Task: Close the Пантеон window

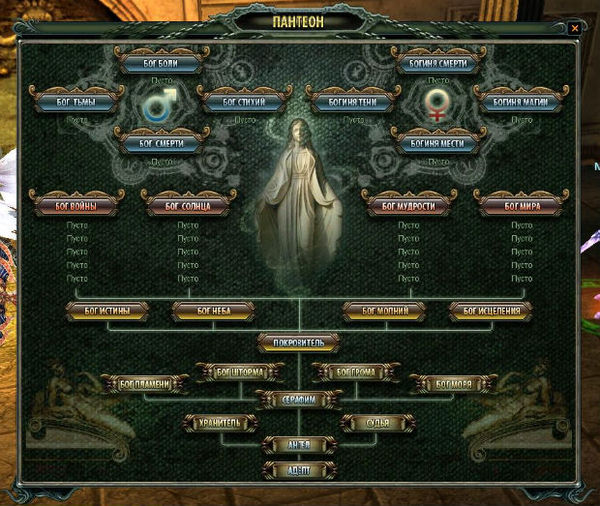Action: pyautogui.click(x=574, y=28)
